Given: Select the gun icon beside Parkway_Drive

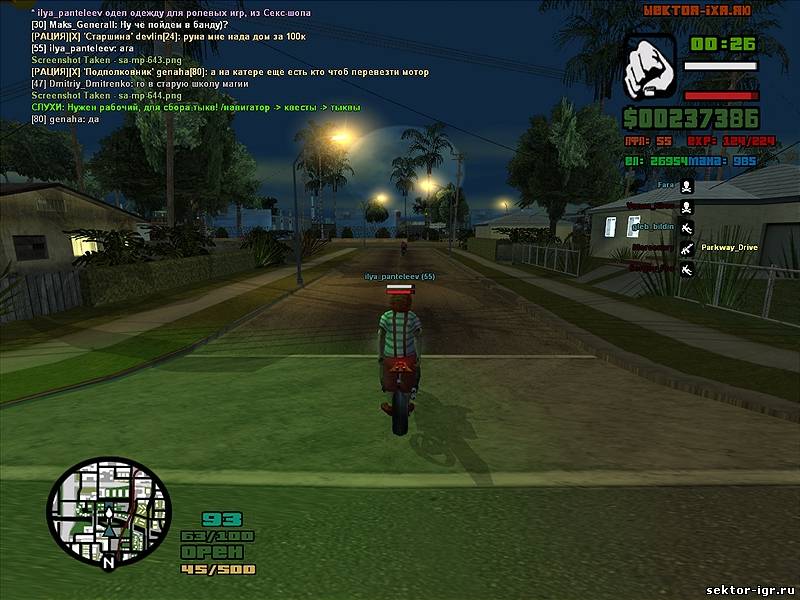Looking at the screenshot, I should tap(686, 247).
